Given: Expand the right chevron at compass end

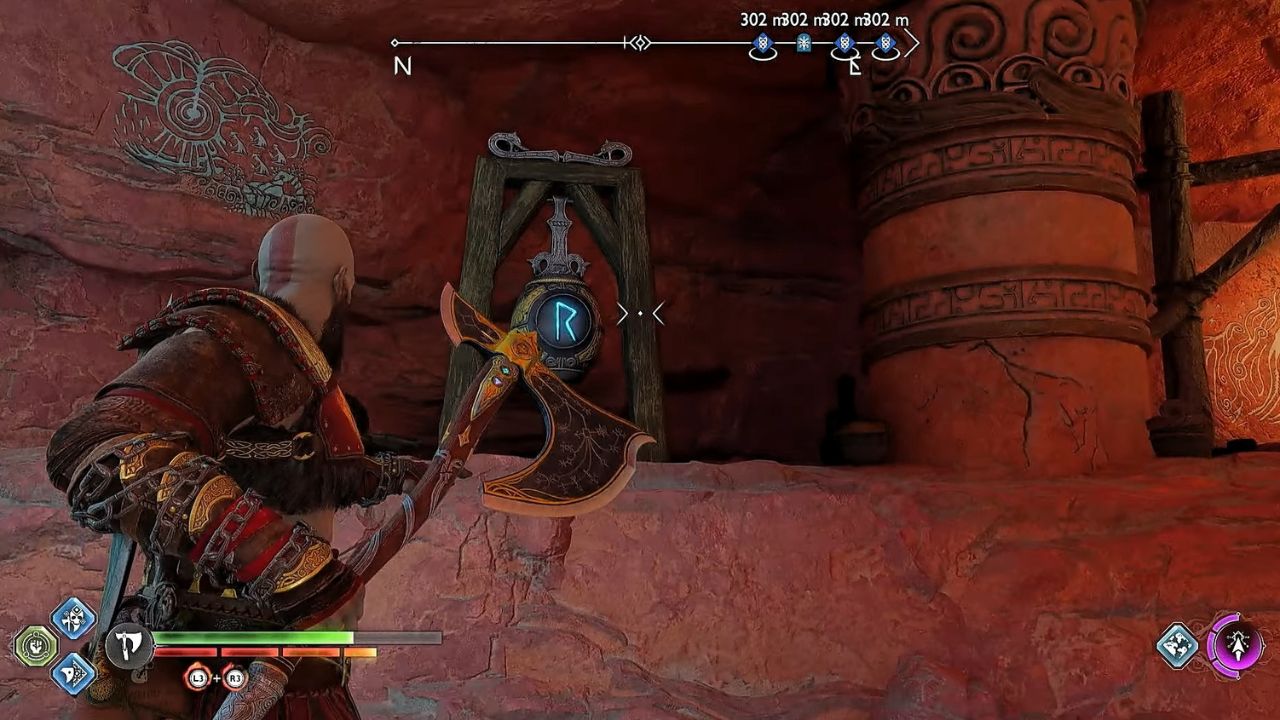Looking at the screenshot, I should coord(913,45).
